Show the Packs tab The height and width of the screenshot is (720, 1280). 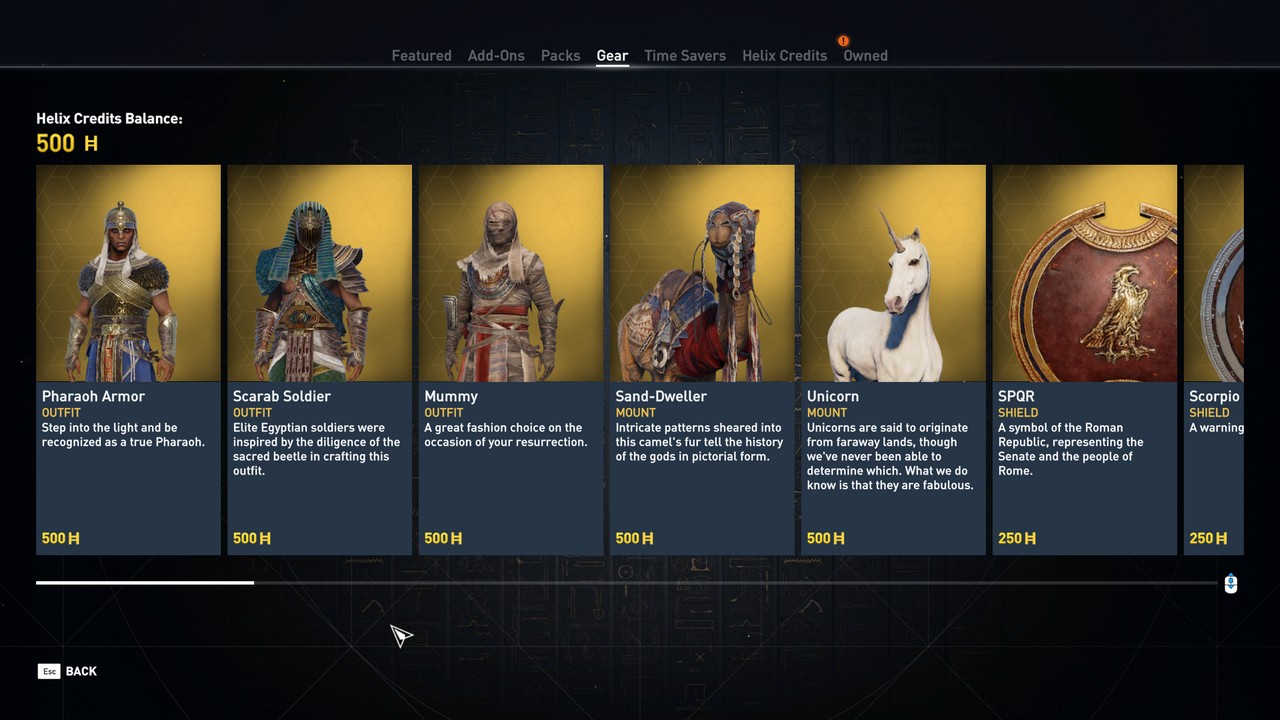click(x=560, y=56)
